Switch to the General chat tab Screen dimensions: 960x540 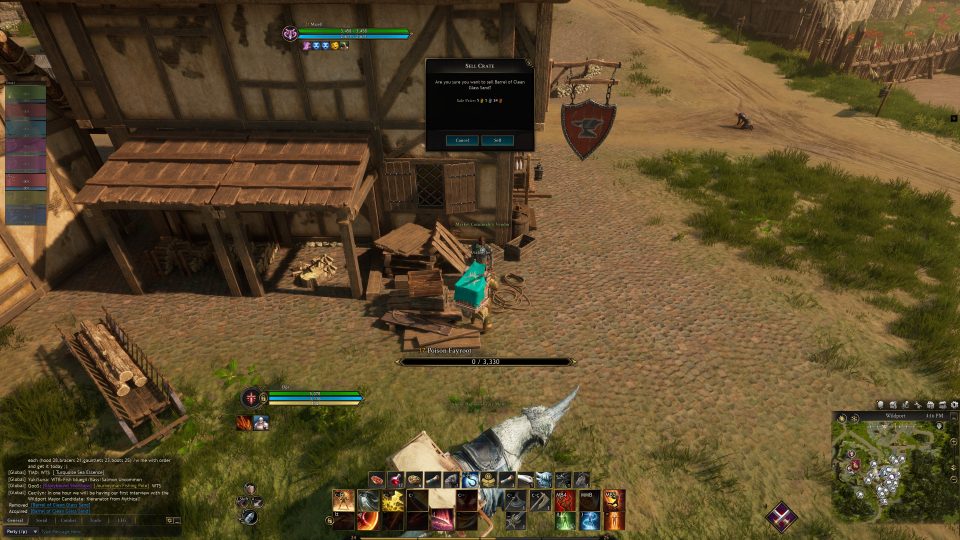tap(15, 520)
